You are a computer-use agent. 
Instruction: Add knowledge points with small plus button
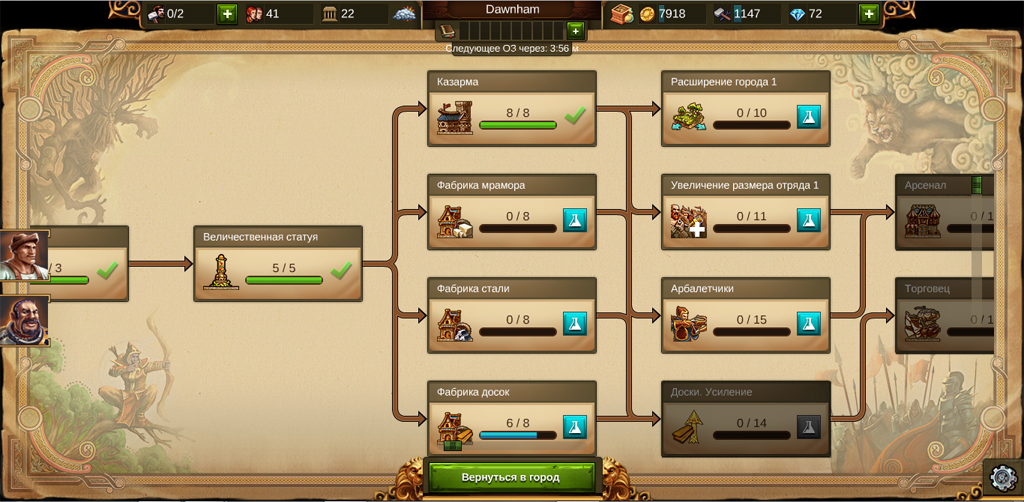[x=574, y=30]
